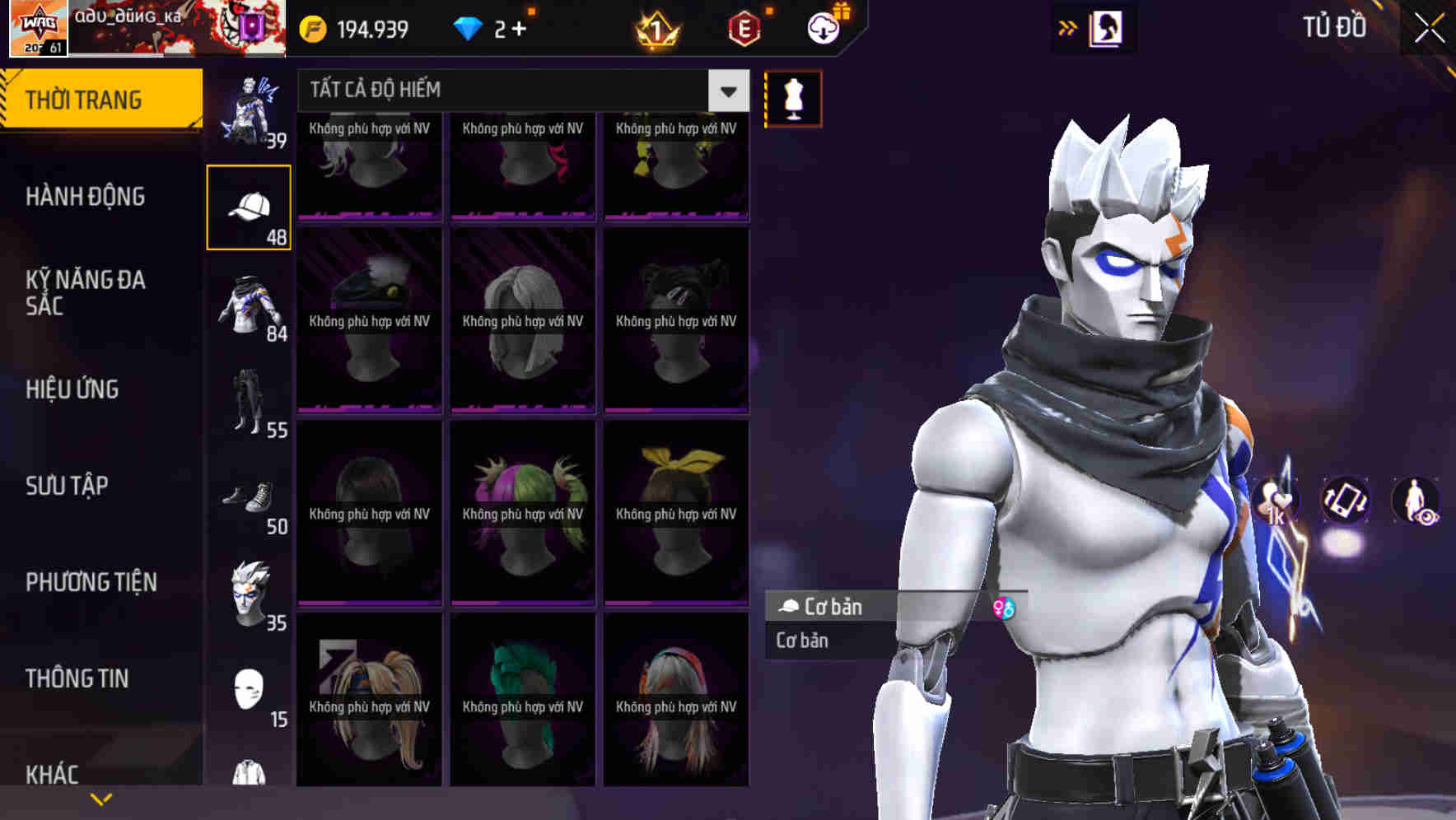The image size is (1456, 820).
Task: Select the cap category showing 48 items
Action: coord(250,206)
